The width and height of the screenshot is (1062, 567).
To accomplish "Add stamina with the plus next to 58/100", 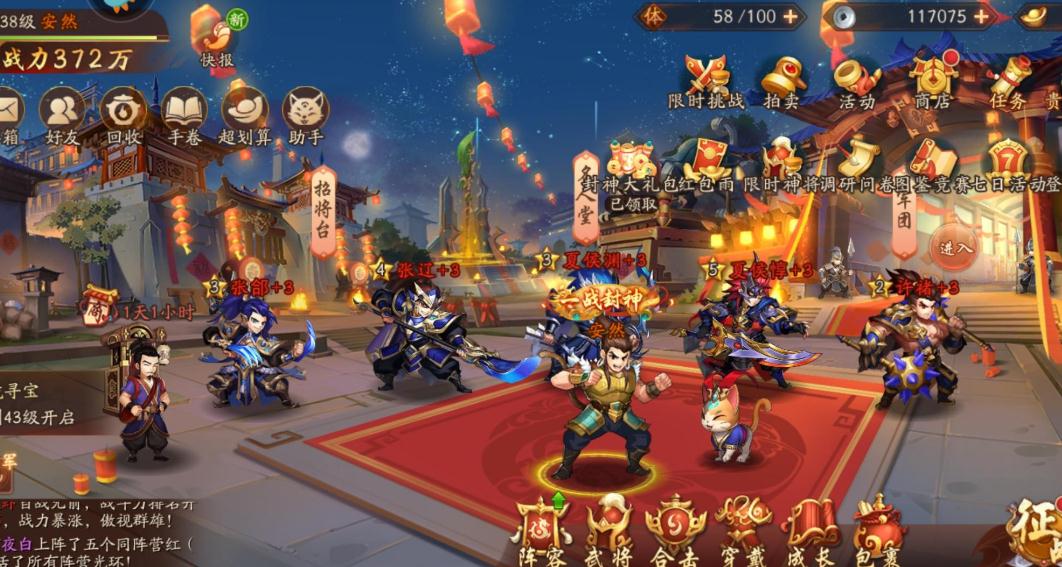I will click(790, 16).
